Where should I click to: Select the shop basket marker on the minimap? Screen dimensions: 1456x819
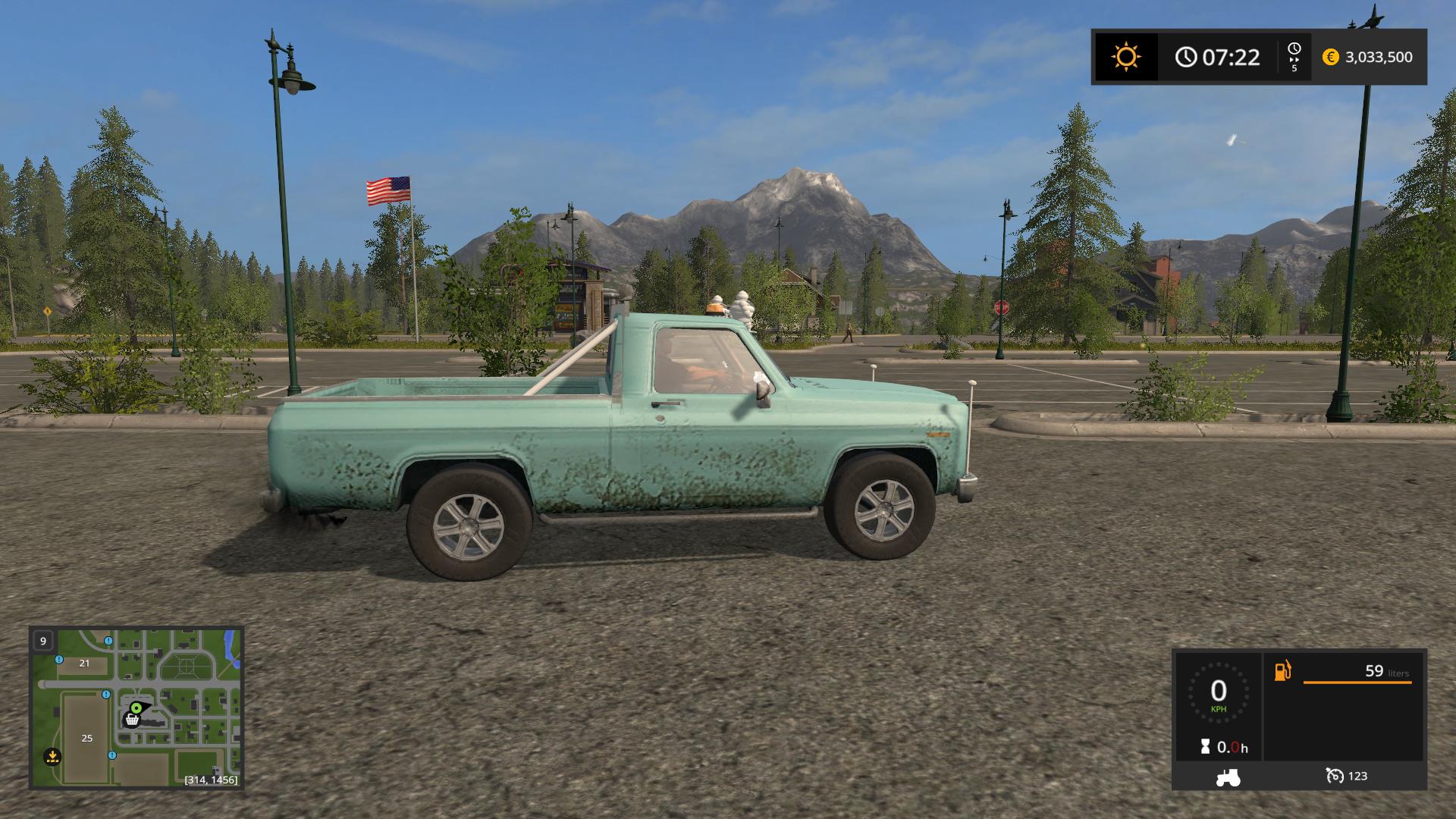(132, 720)
